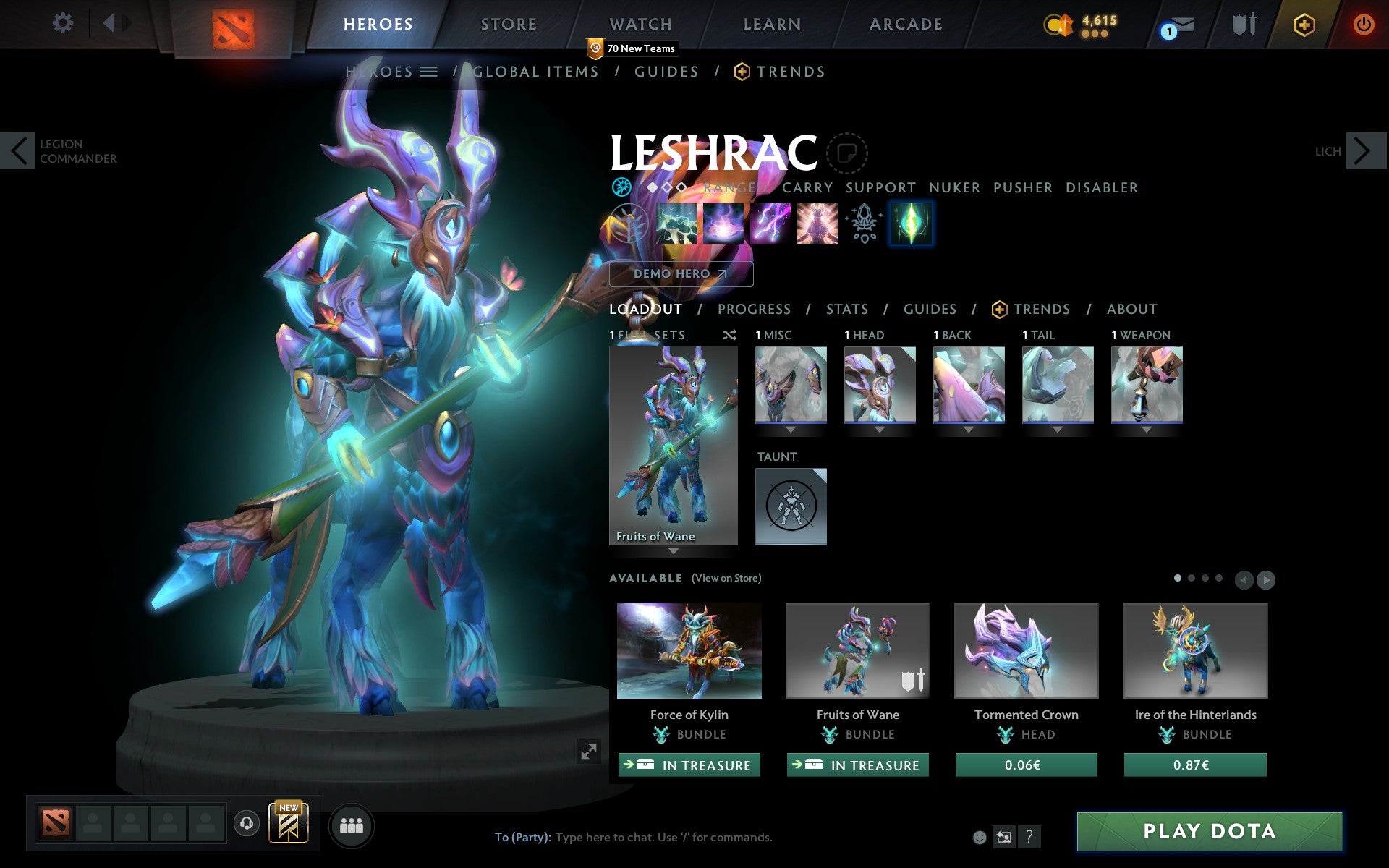Click the Aghanim's Scepter upgrade icon

(863, 224)
